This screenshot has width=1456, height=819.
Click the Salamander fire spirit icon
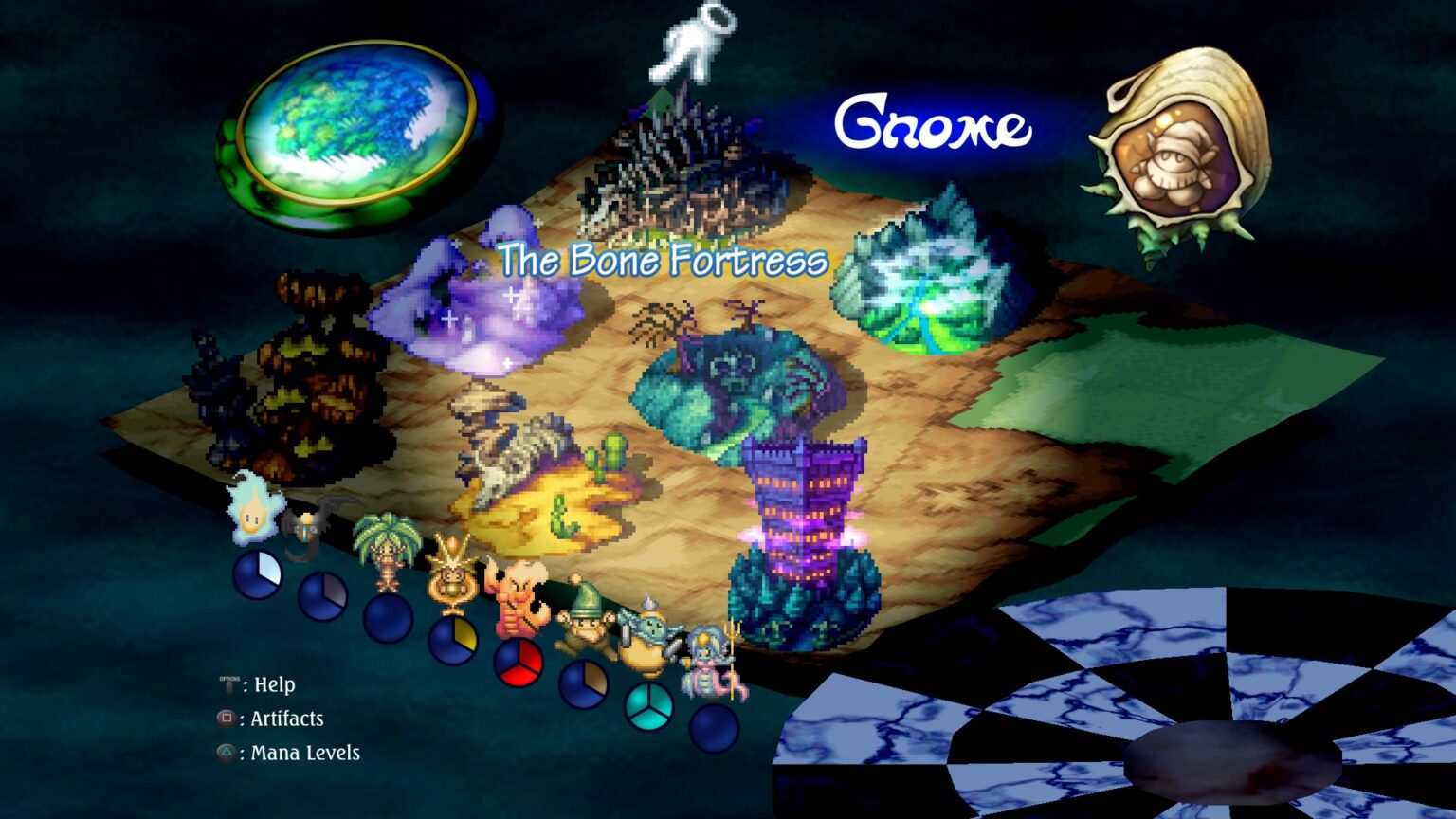(516, 597)
